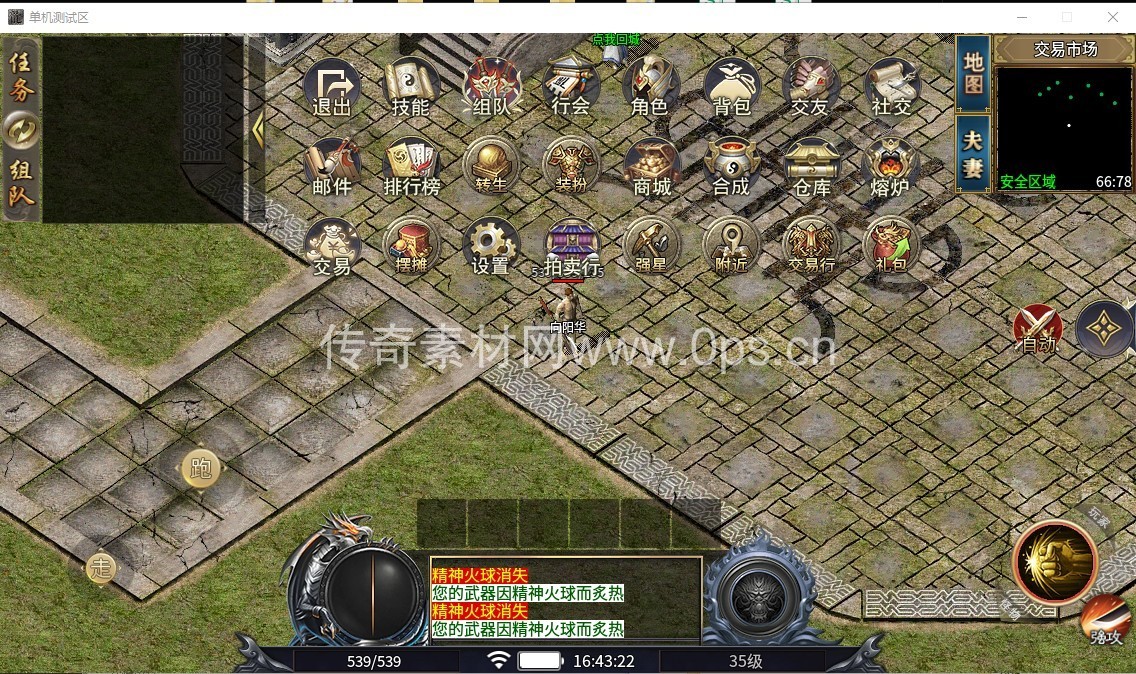This screenshot has width=1136, height=674.
Task: Open the 技能 skills scroll icon
Action: tap(411, 87)
